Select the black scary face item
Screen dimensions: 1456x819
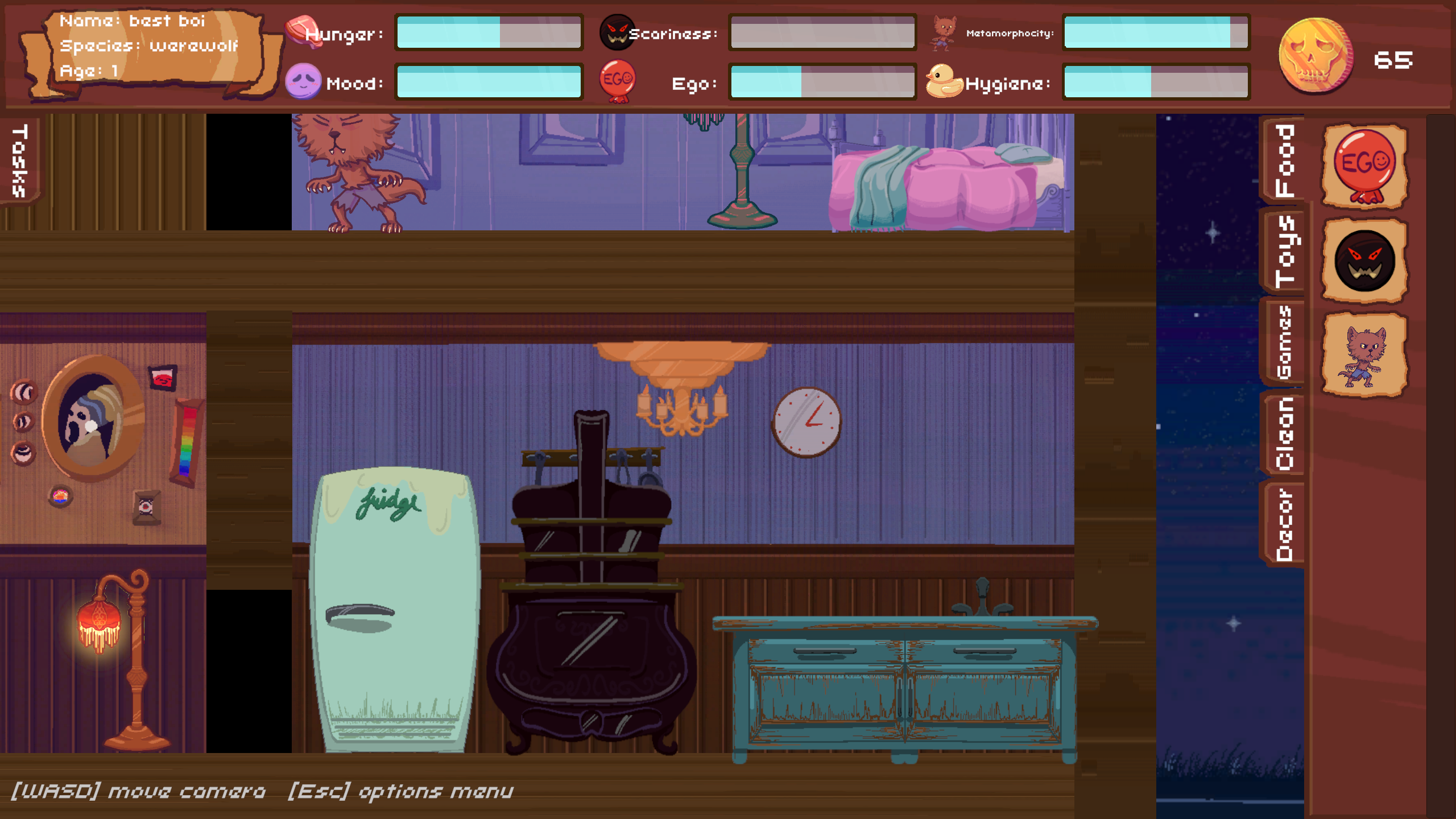pyautogui.click(x=1364, y=261)
